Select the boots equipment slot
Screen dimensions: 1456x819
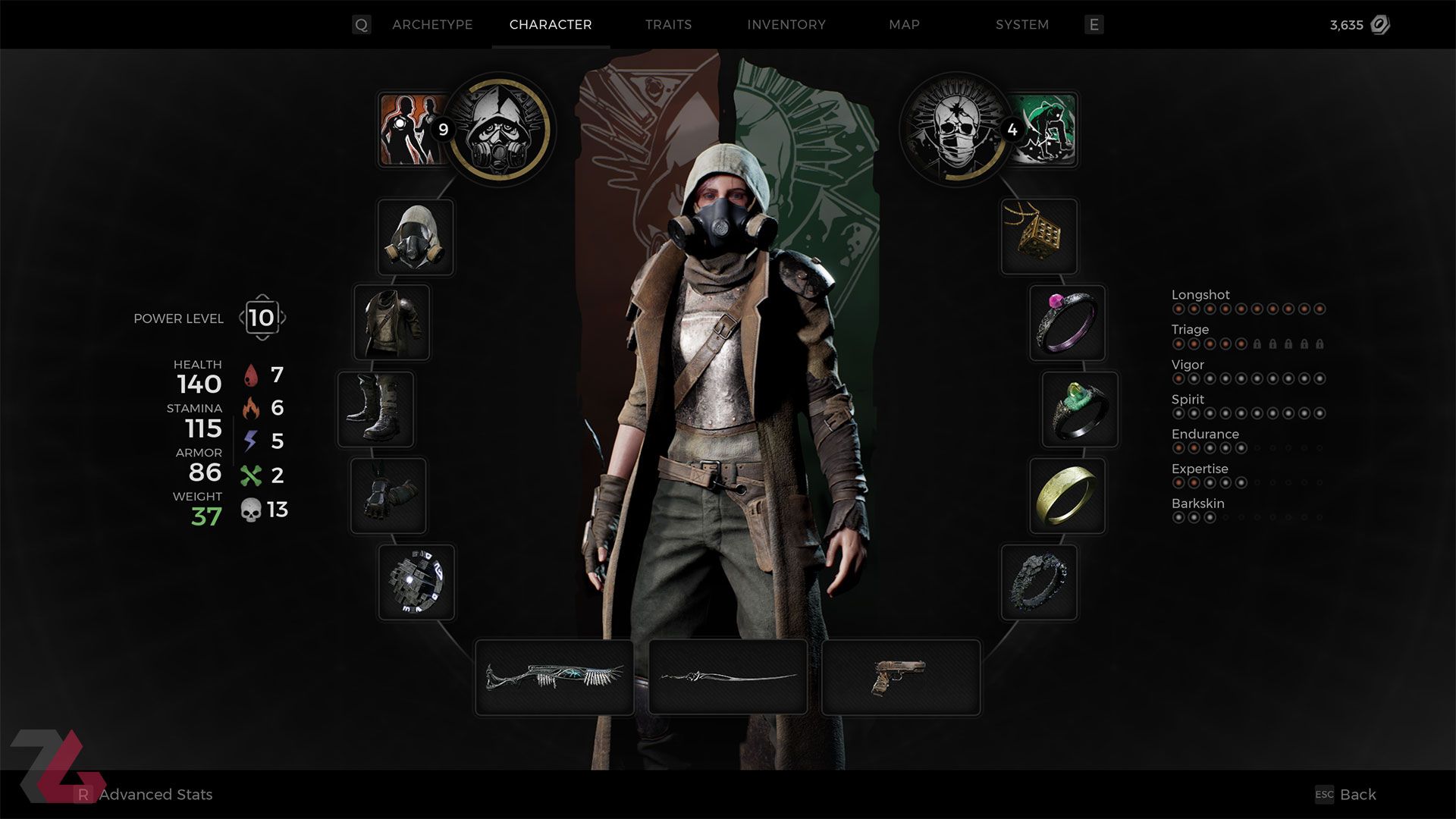(377, 409)
